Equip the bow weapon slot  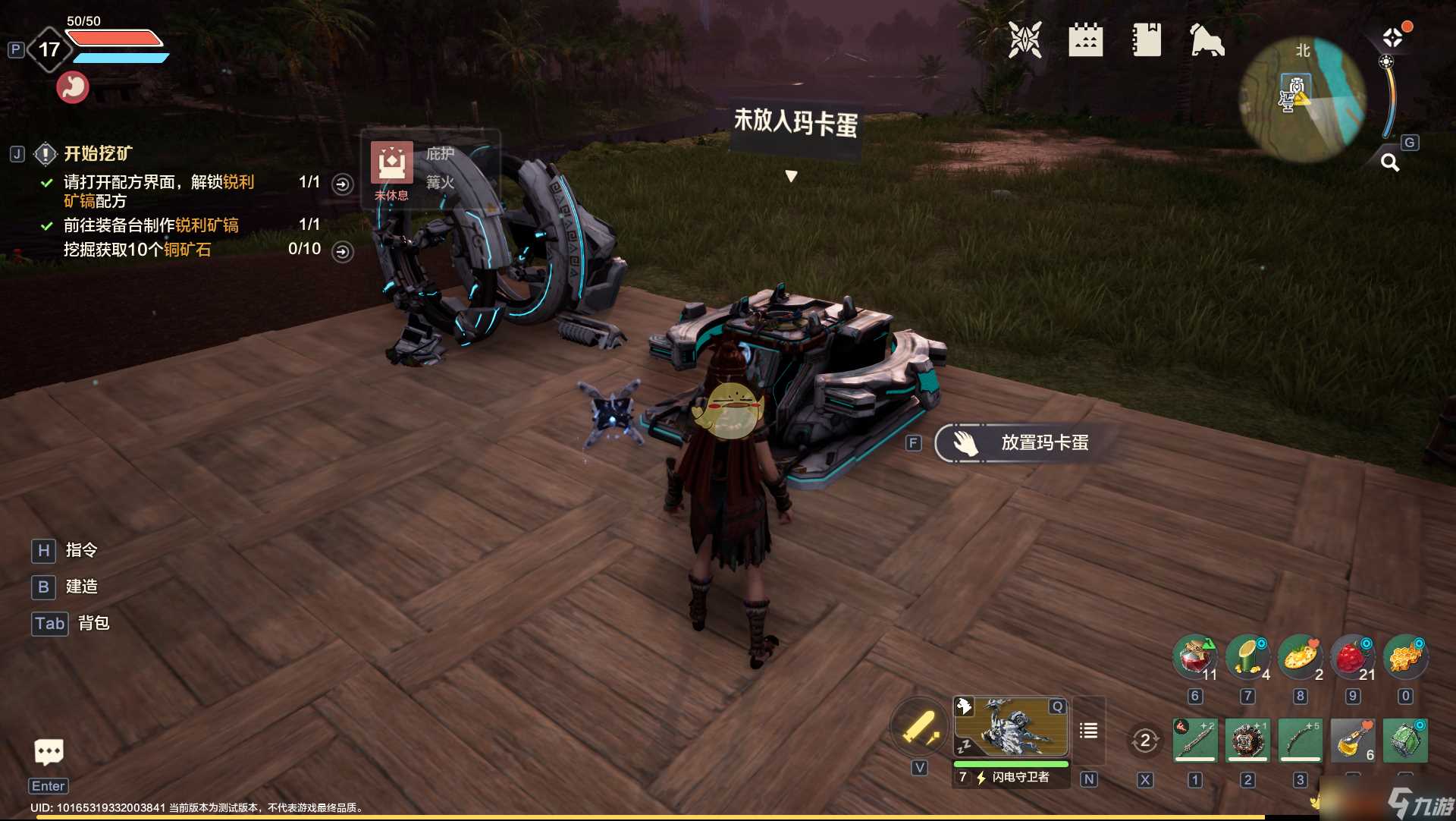(1300, 740)
